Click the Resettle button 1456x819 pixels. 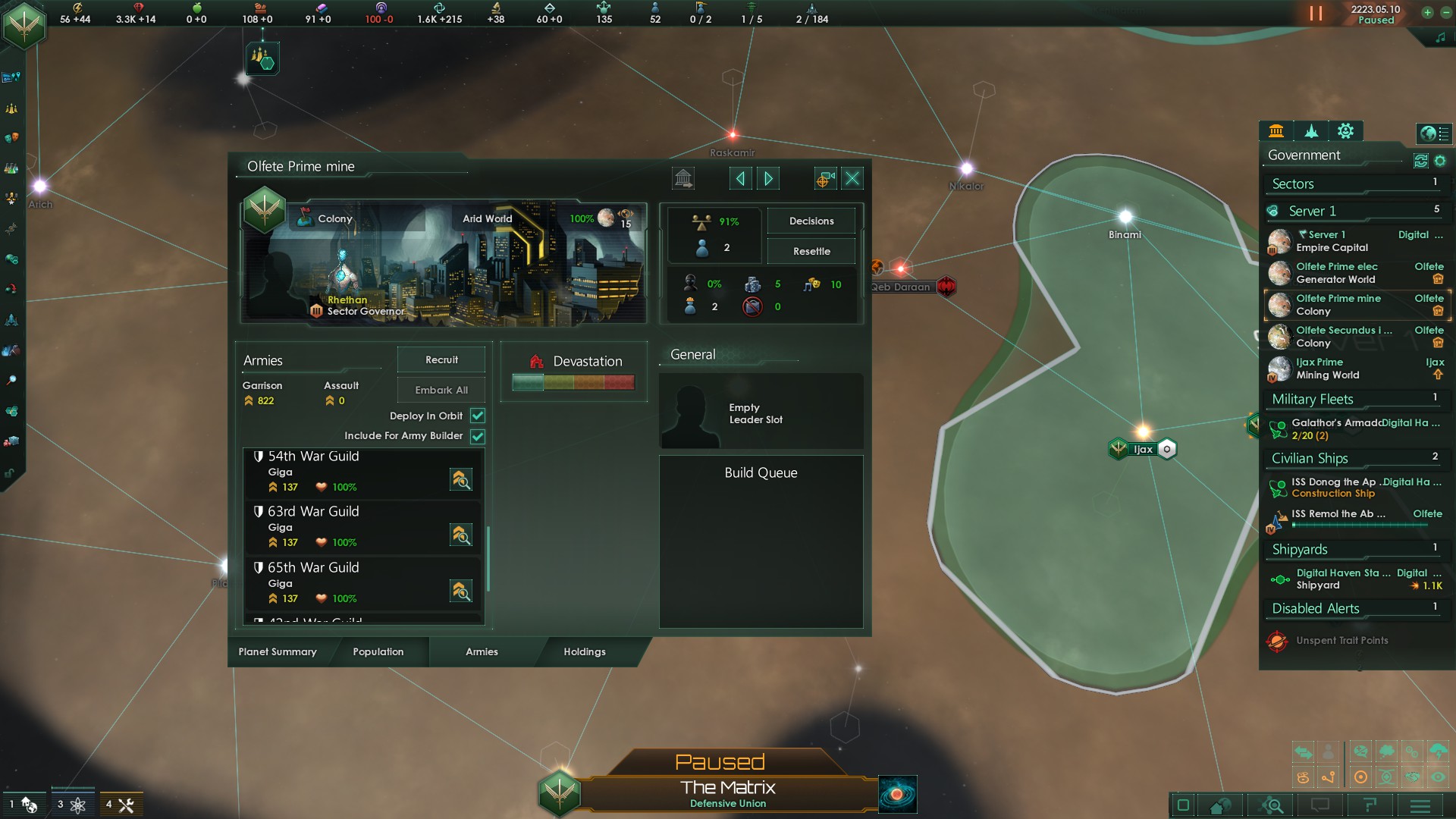point(811,250)
